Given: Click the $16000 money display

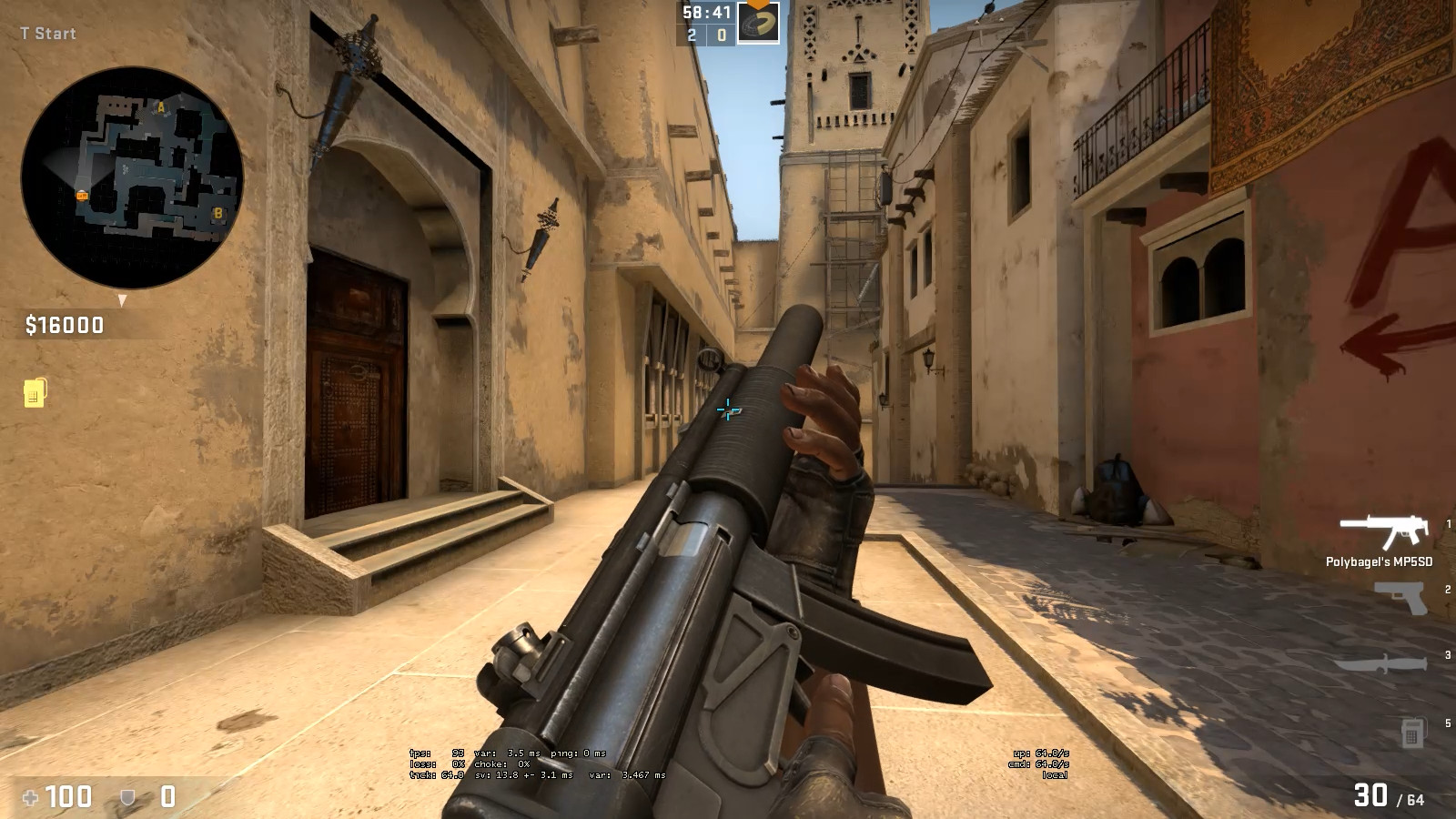Looking at the screenshot, I should coord(64,321).
